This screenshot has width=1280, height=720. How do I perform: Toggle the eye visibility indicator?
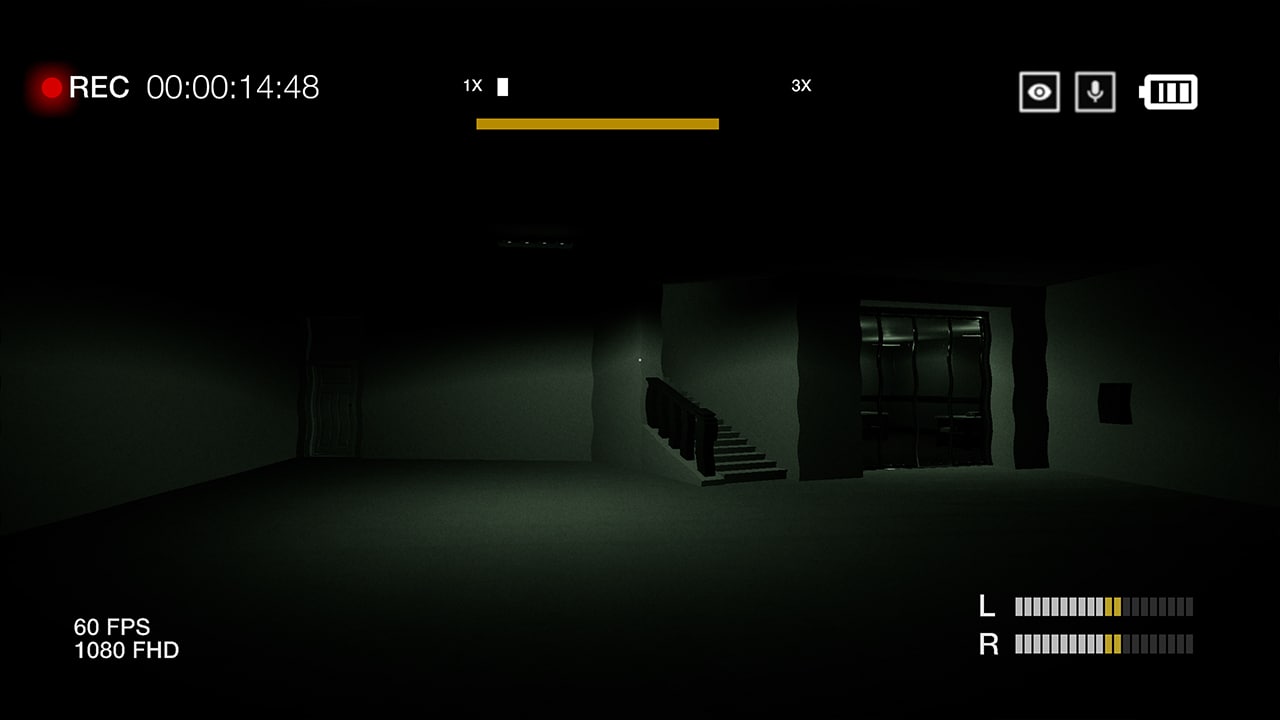1039,91
